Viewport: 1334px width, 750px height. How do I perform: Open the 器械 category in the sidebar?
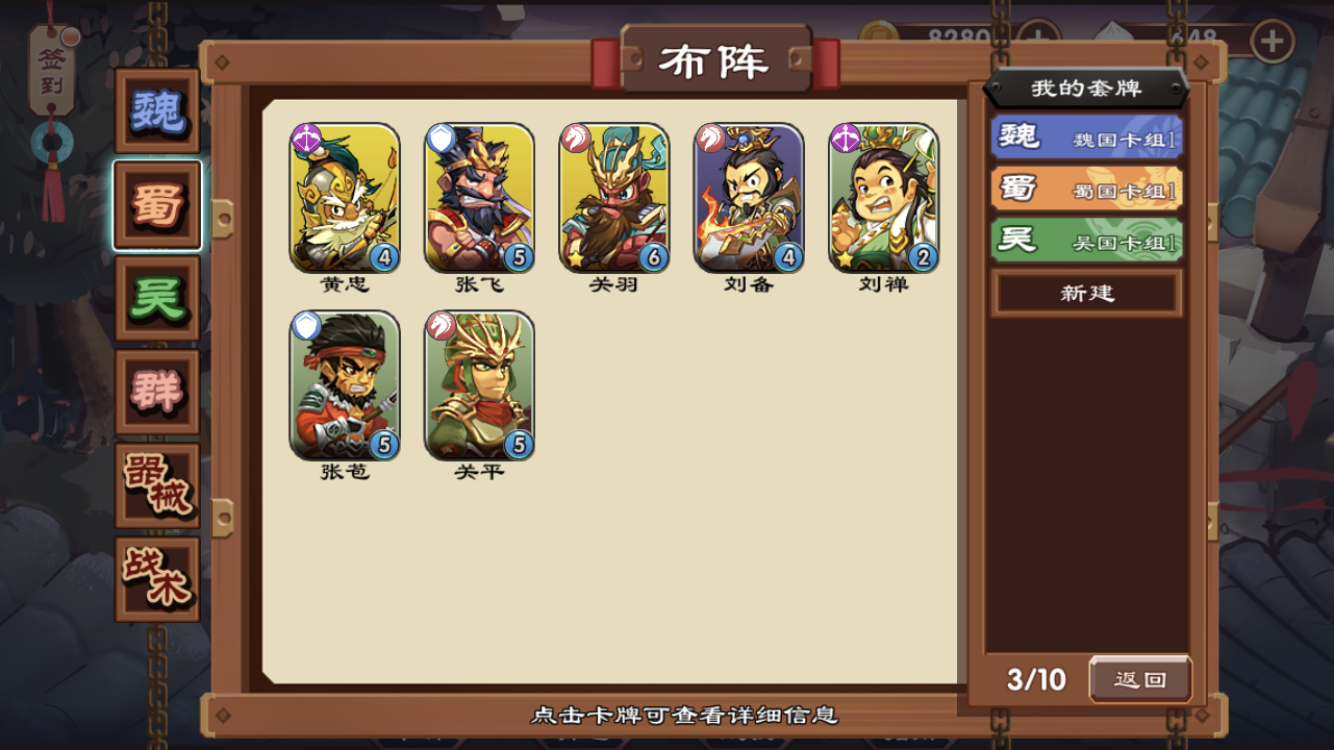point(156,484)
